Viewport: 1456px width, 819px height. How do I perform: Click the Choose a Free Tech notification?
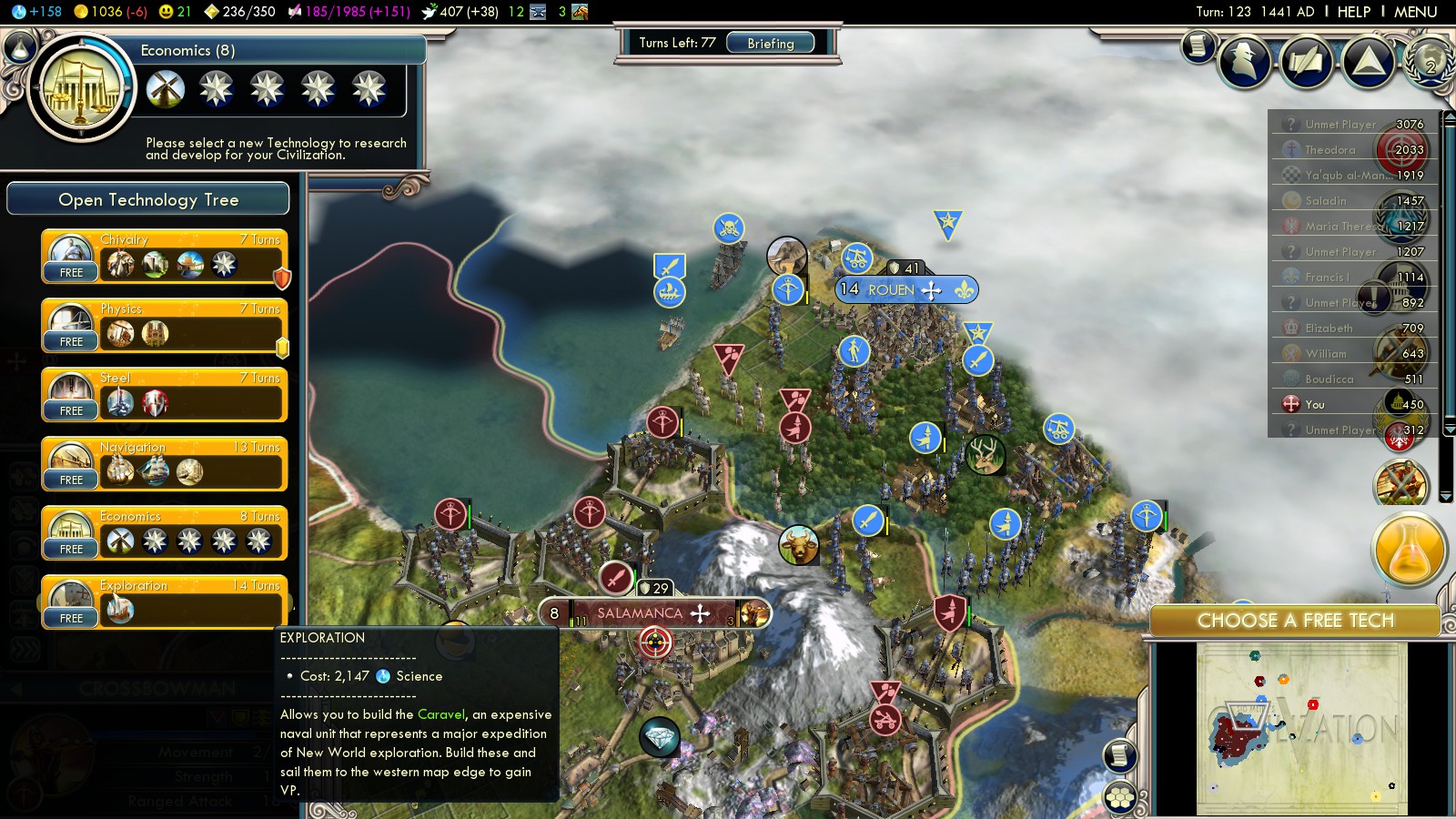[x=1295, y=621]
